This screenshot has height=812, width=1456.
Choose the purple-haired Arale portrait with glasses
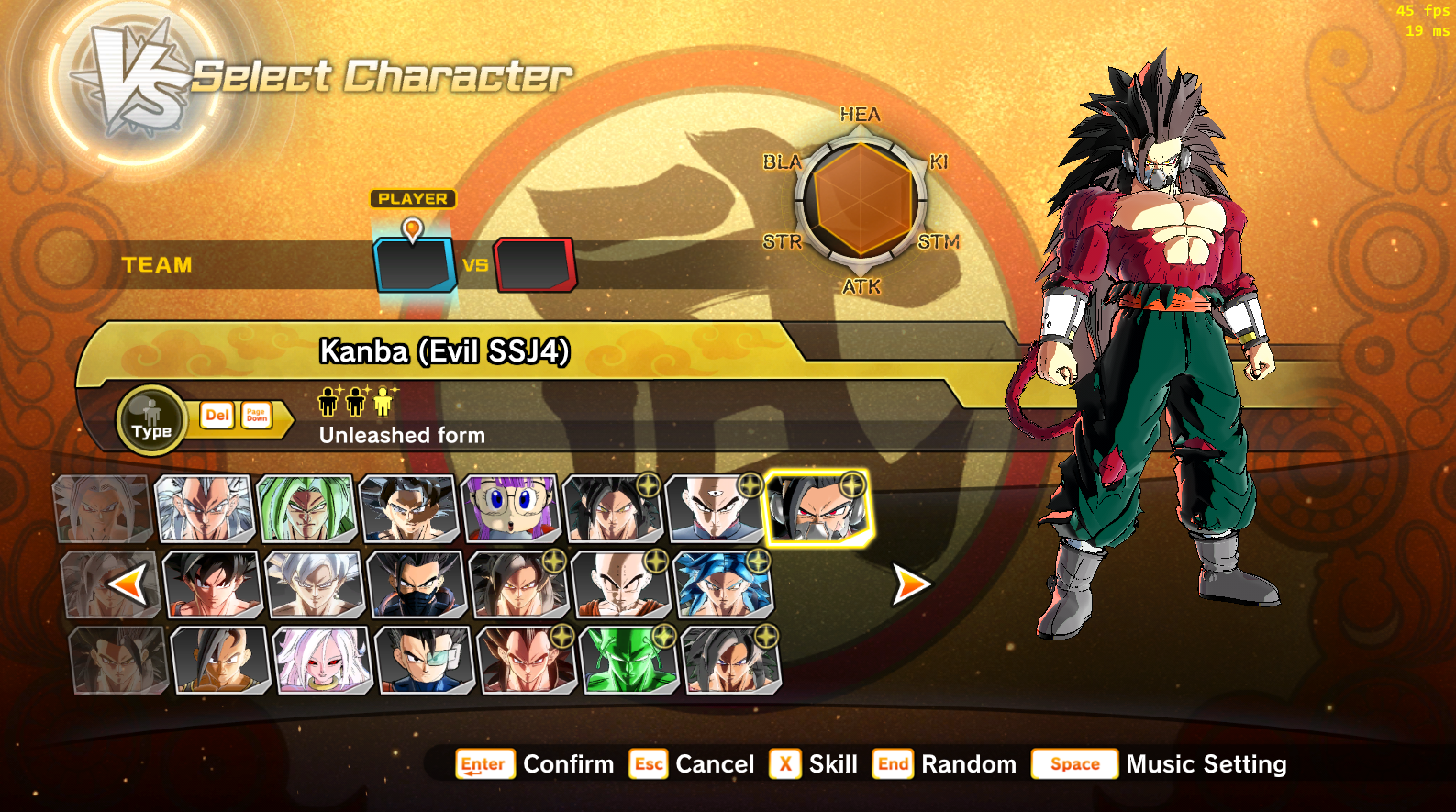[510, 507]
